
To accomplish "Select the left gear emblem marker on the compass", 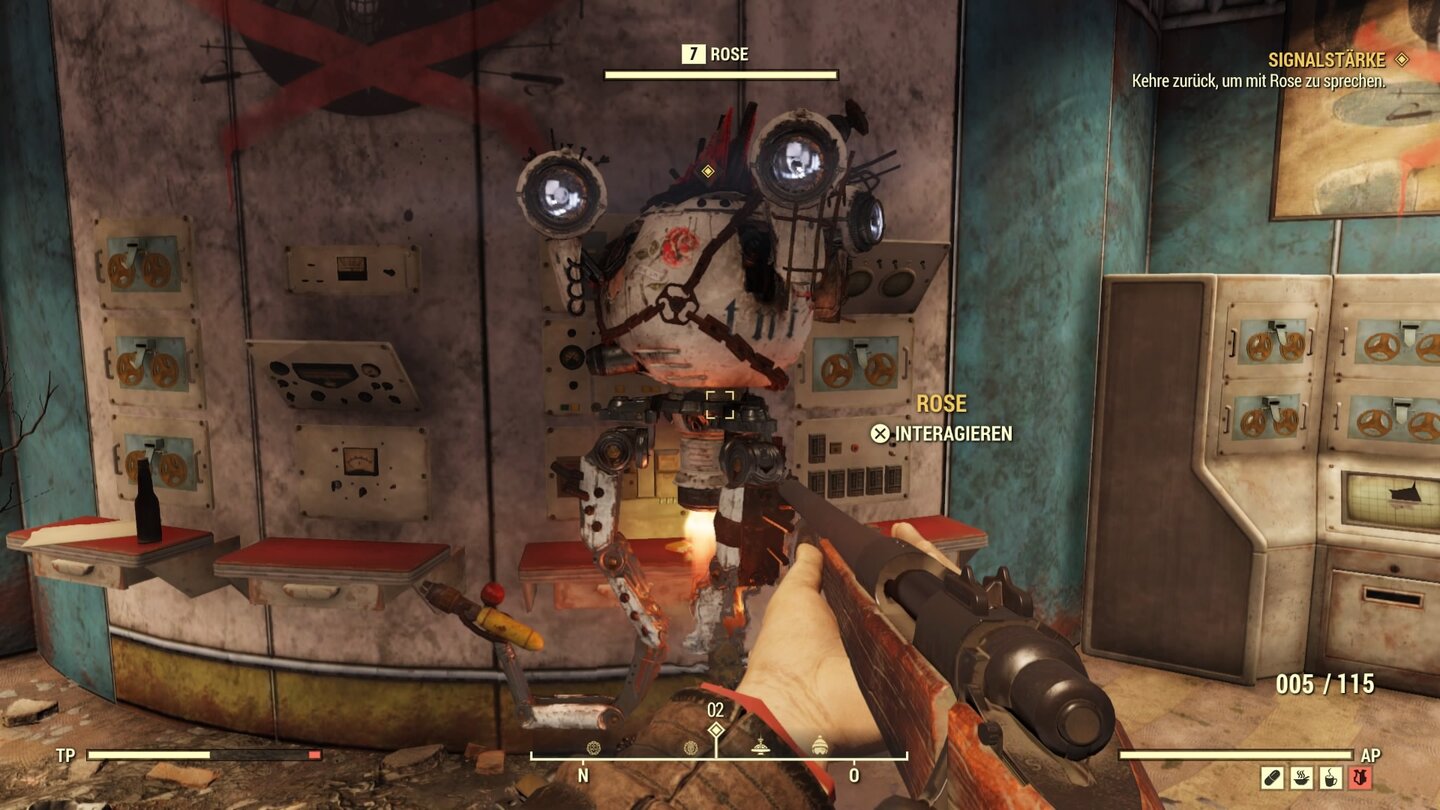I will click(593, 747).
